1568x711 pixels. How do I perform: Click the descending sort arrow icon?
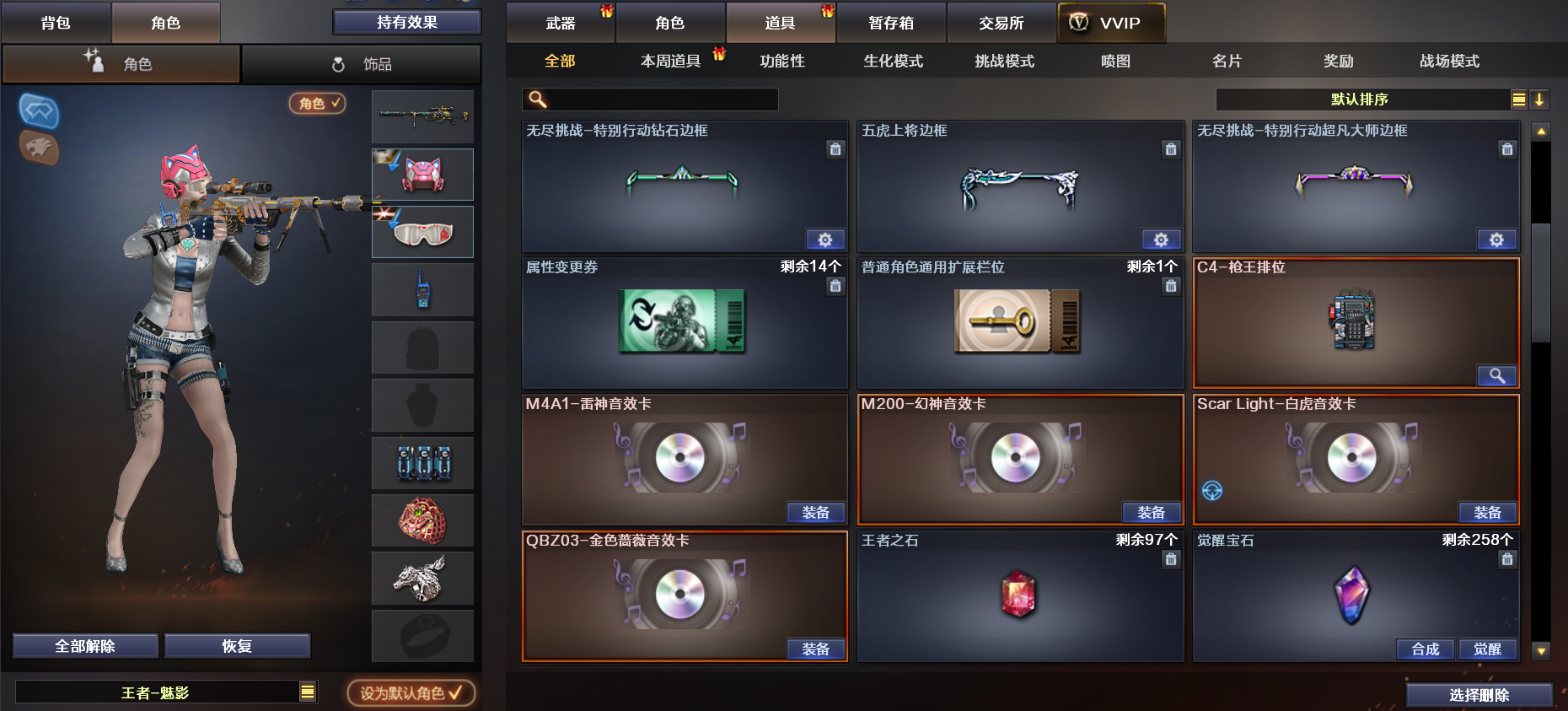pos(1540,99)
